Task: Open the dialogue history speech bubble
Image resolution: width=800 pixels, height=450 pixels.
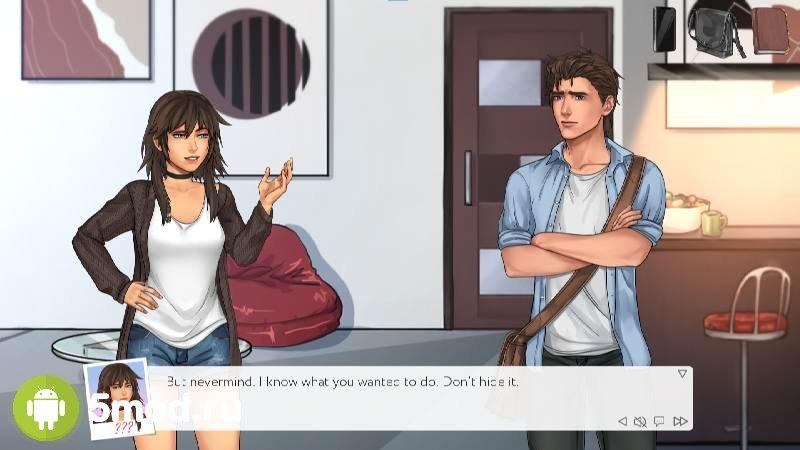Action: (659, 421)
